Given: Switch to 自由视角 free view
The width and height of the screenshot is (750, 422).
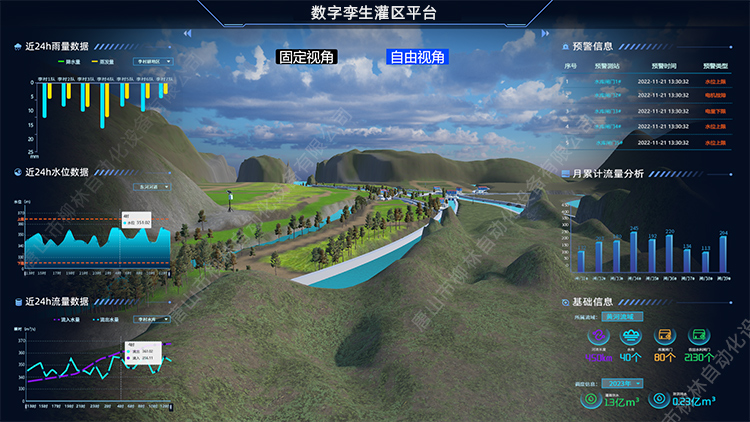Looking at the screenshot, I should pyautogui.click(x=417, y=58).
